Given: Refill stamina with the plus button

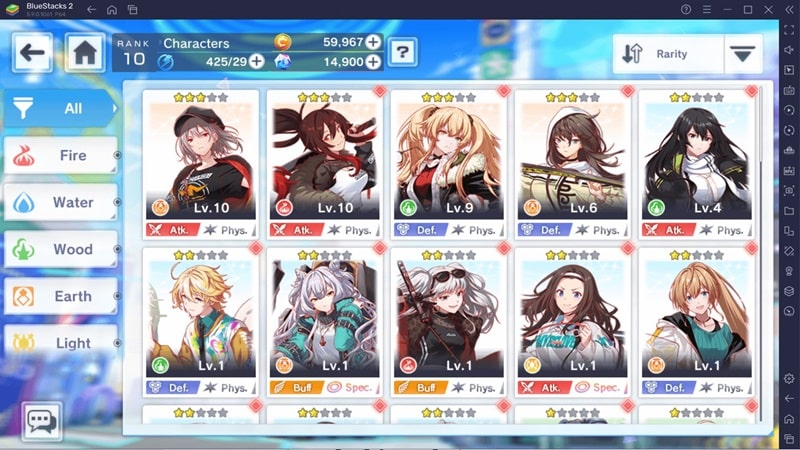Looking at the screenshot, I should pyautogui.click(x=257, y=61).
